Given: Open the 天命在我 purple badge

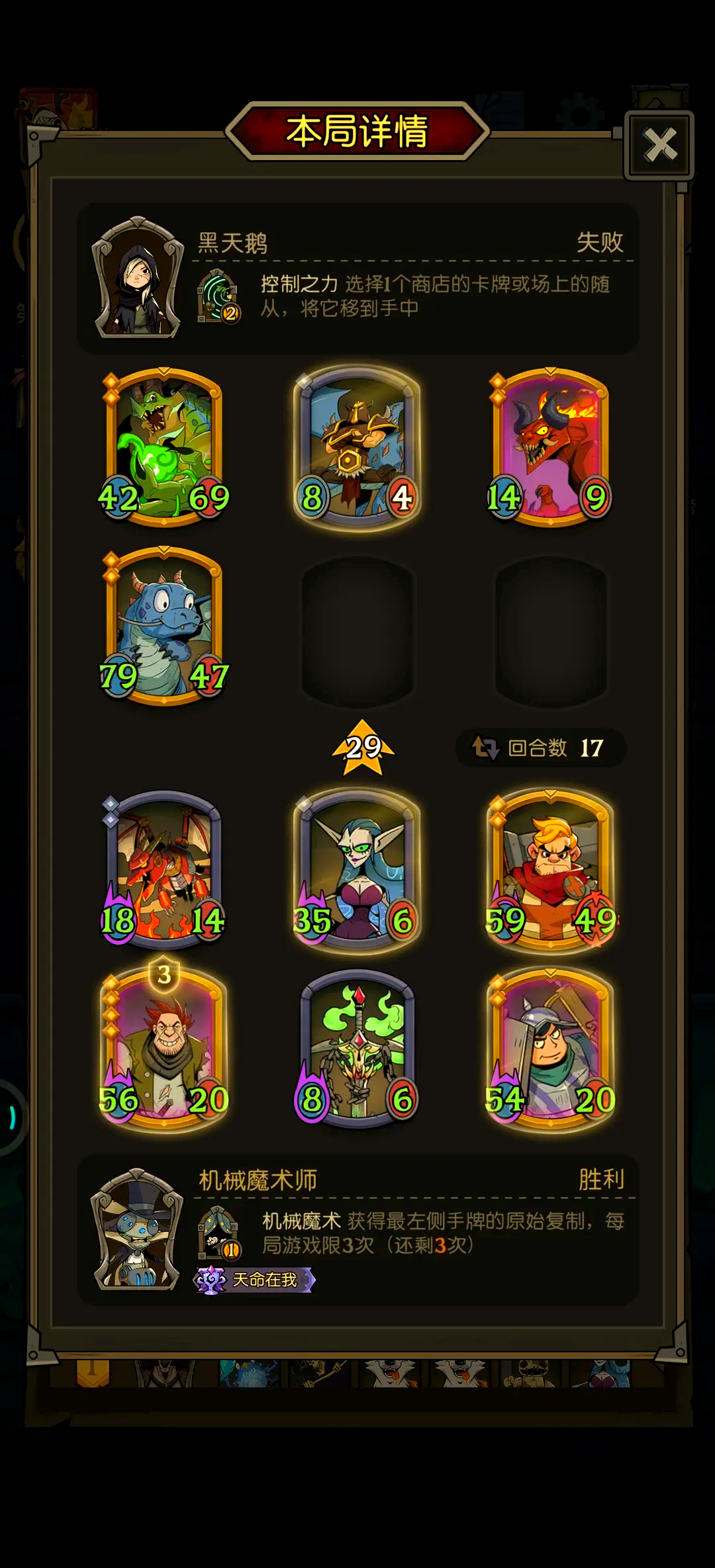Looking at the screenshot, I should pyautogui.click(x=254, y=1280).
